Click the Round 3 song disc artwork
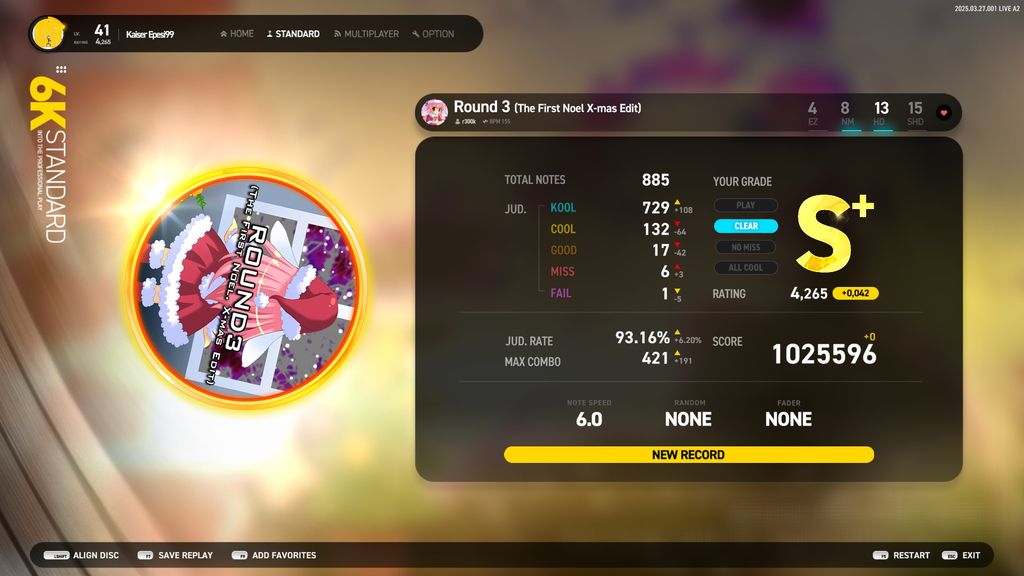Image resolution: width=1024 pixels, height=576 pixels. [x=246, y=288]
